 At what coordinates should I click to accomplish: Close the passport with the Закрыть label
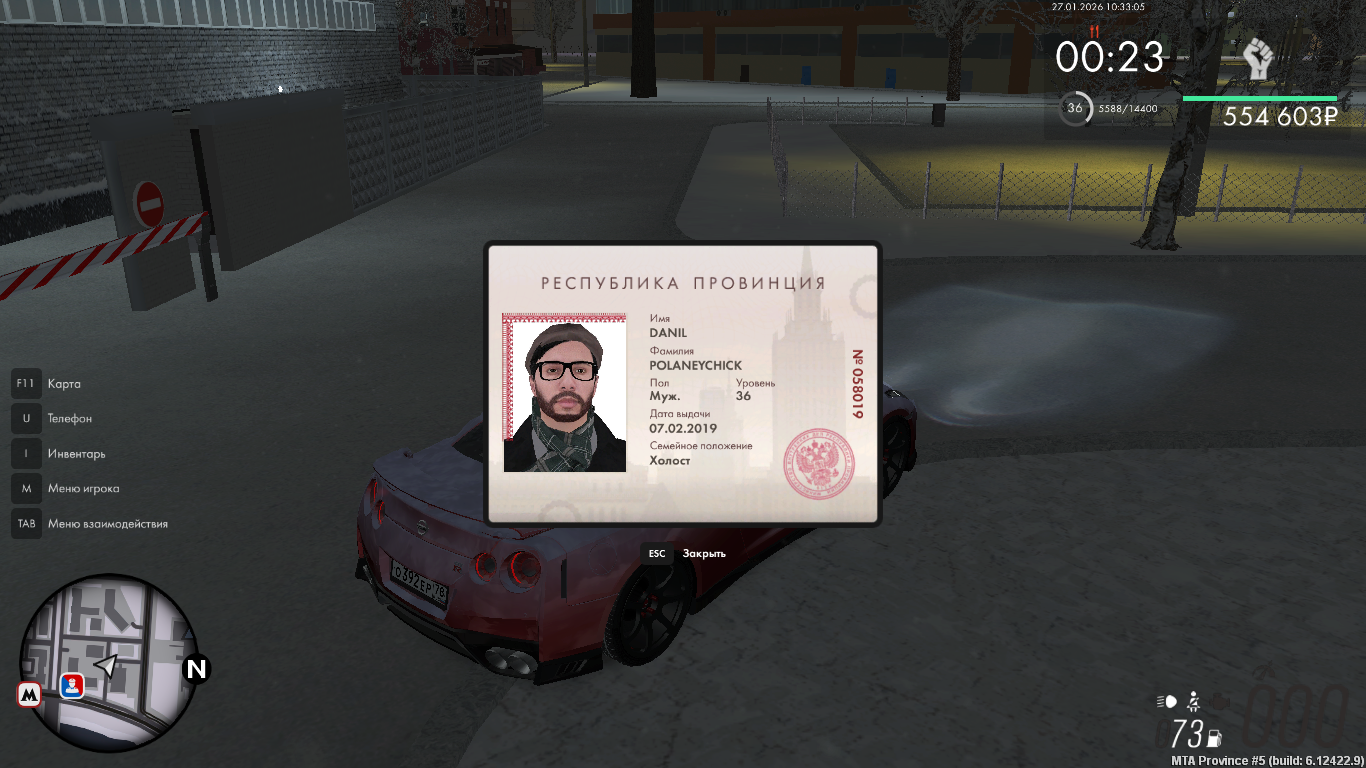(704, 553)
